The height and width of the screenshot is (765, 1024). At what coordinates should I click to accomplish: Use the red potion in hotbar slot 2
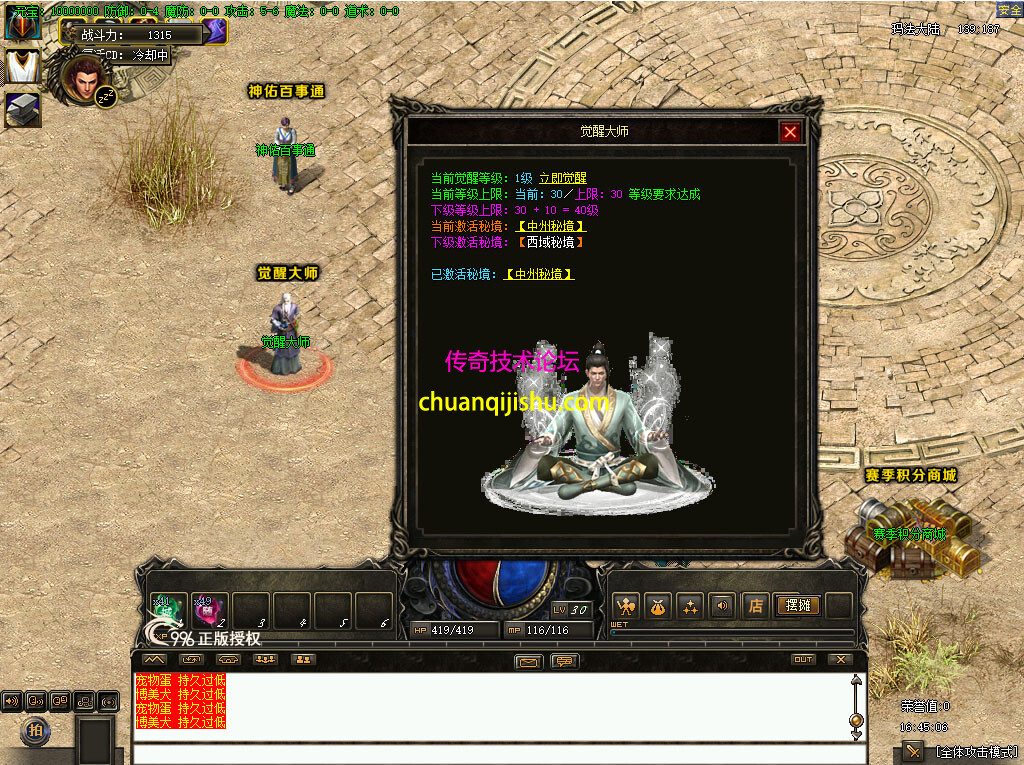[210, 608]
